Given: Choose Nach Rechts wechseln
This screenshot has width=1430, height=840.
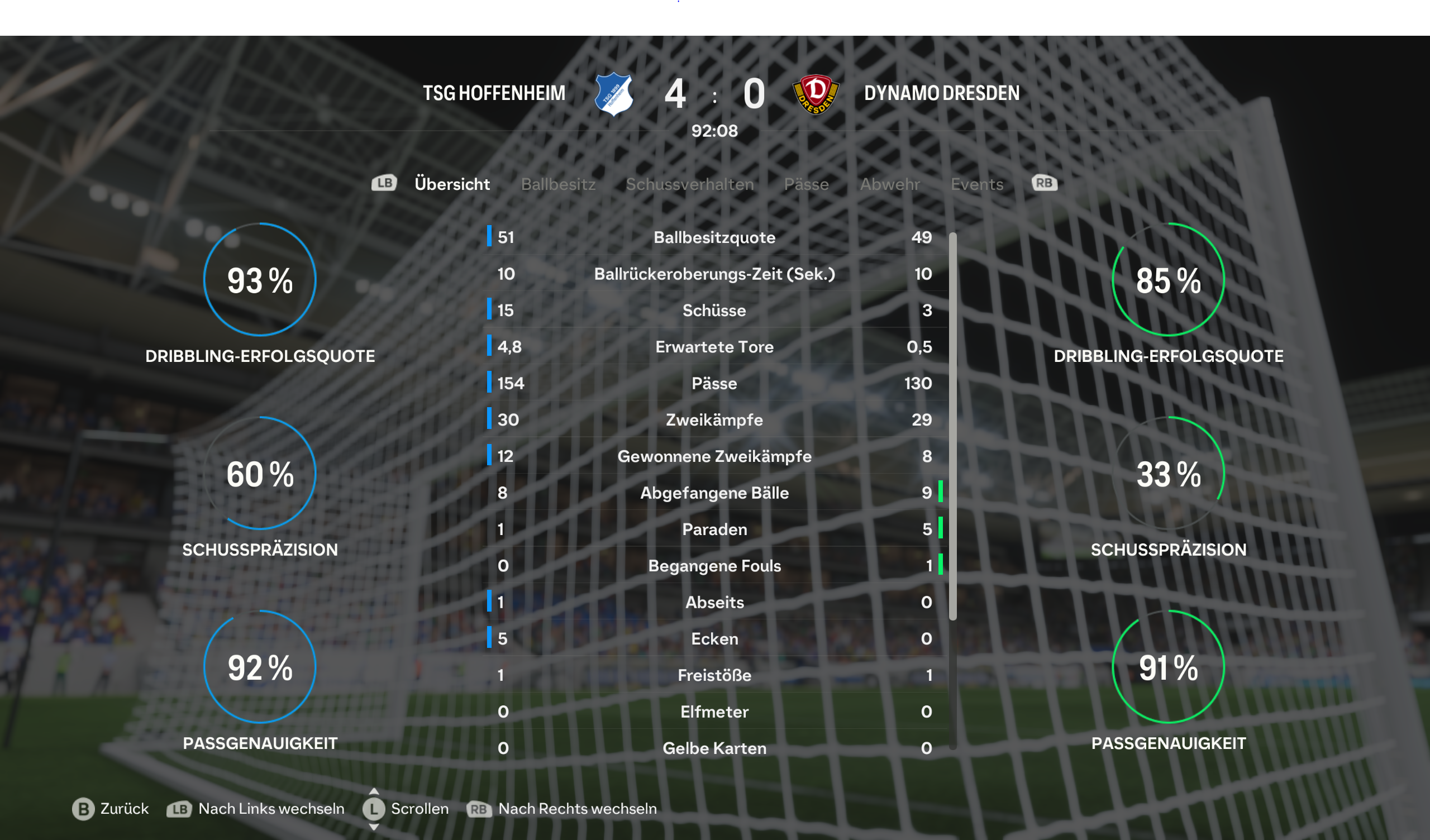Looking at the screenshot, I should pyautogui.click(x=562, y=808).
